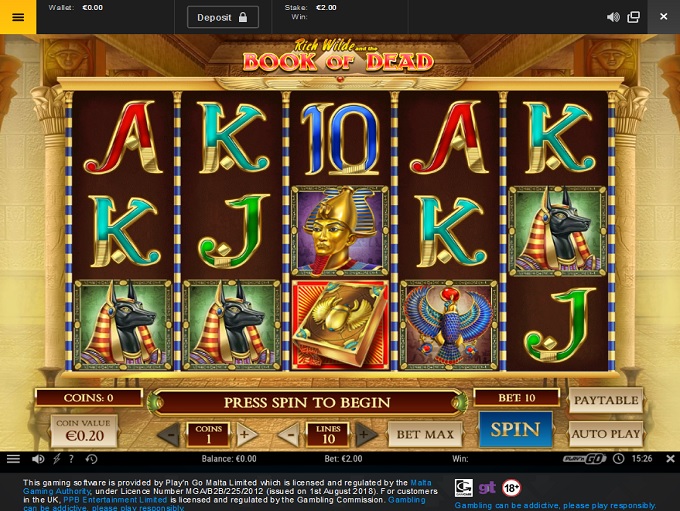
Task: Select Bet Max
Action: (x=427, y=434)
